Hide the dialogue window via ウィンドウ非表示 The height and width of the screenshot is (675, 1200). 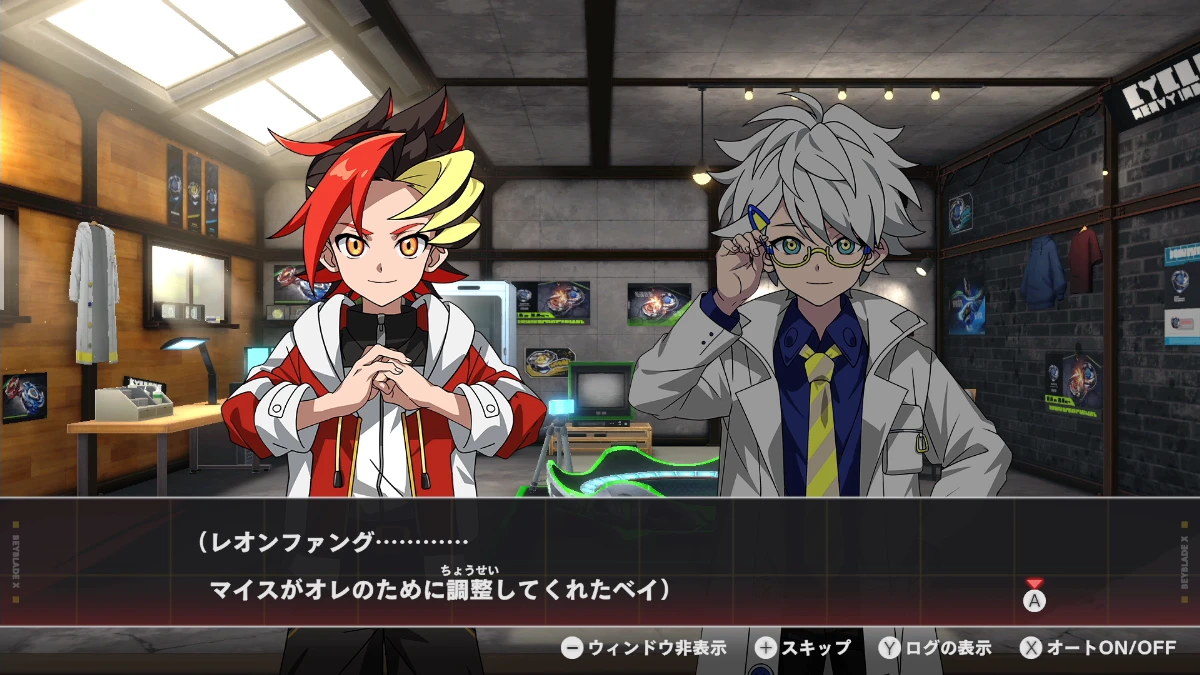click(x=643, y=648)
